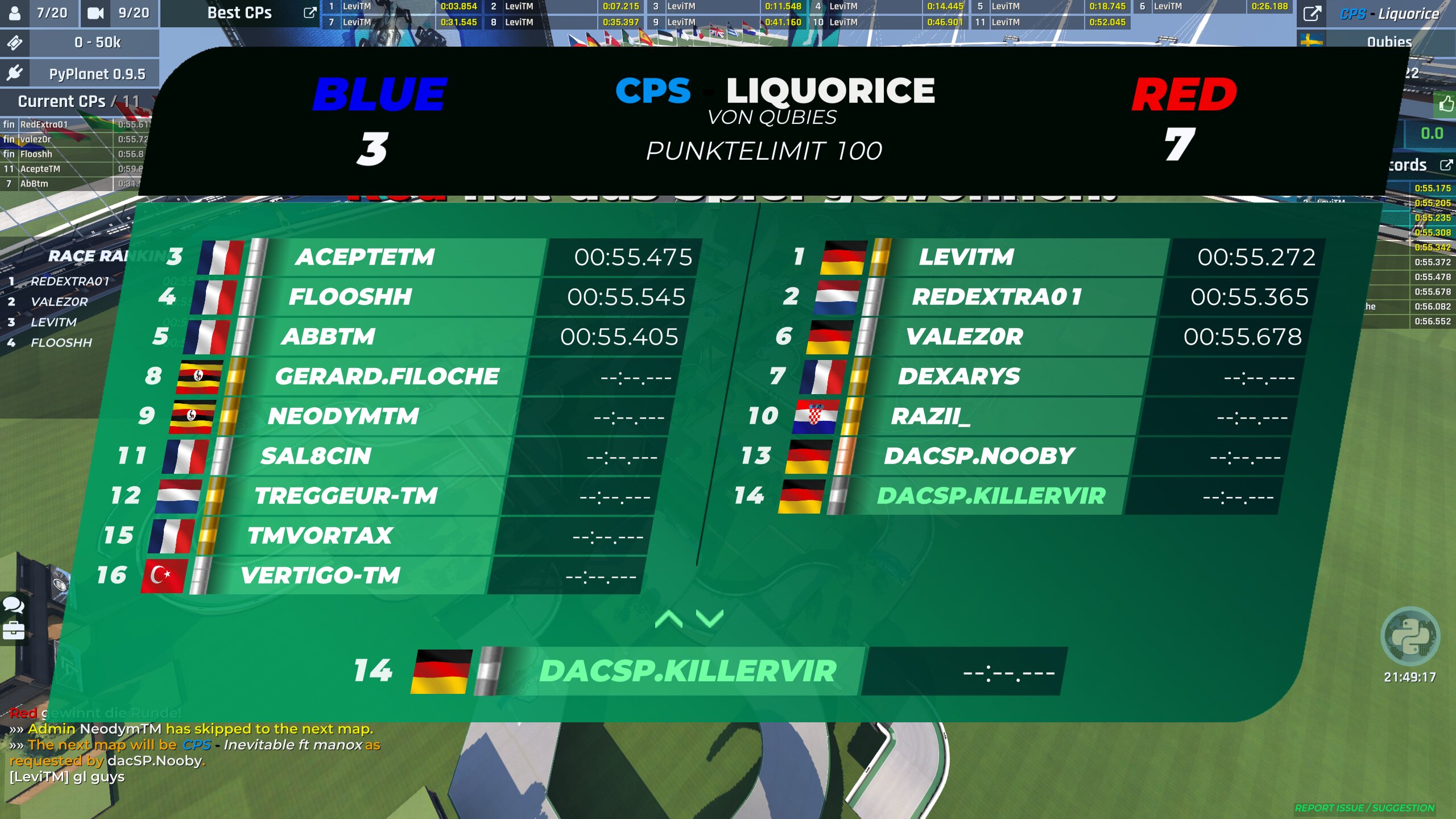Viewport: 1456px width, 819px height.
Task: Click the thumbs-up map karma button
Action: pyautogui.click(x=1446, y=104)
